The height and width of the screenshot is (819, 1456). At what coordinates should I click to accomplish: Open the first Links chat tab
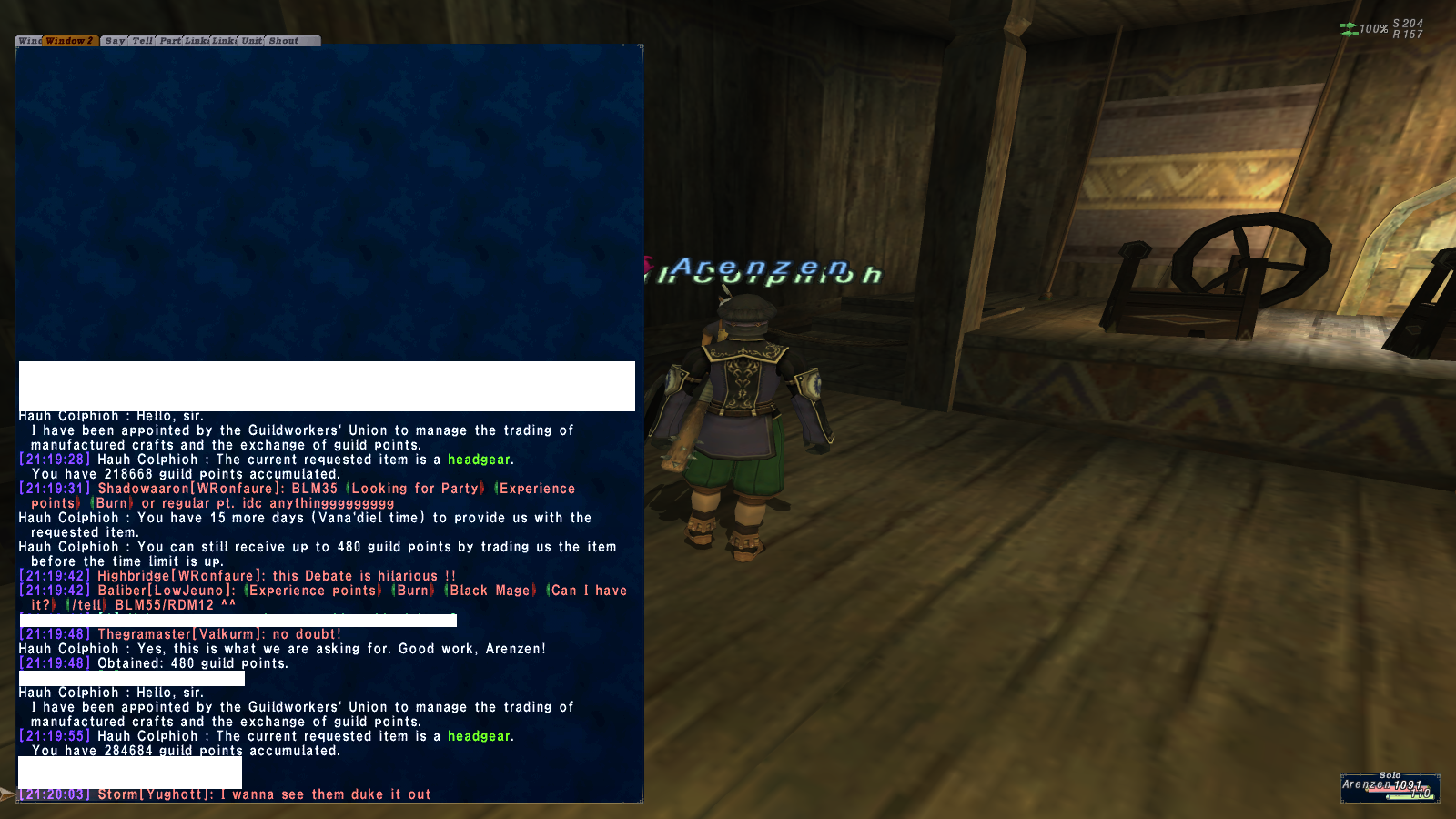click(196, 41)
